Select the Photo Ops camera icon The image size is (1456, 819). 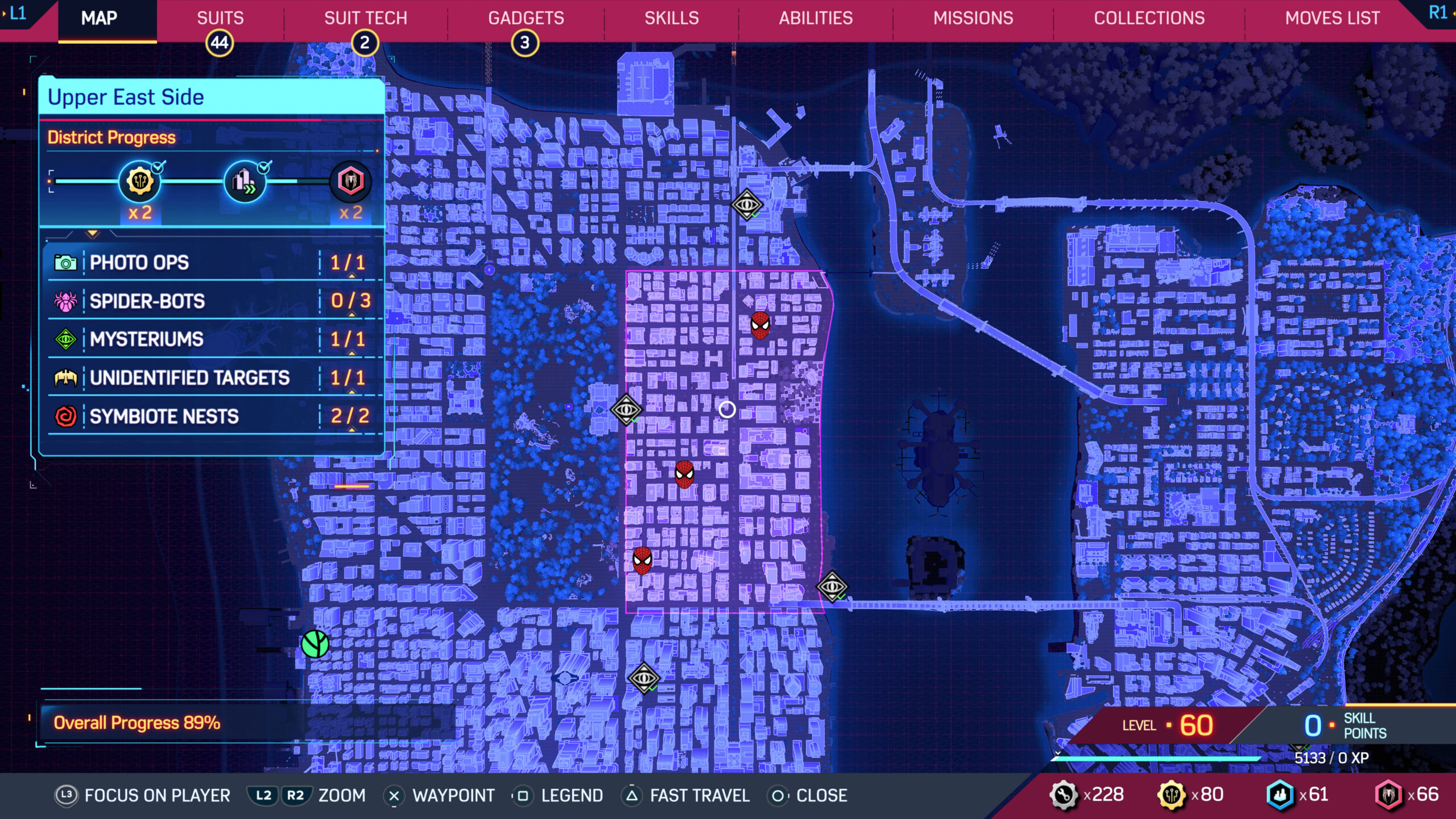67,263
